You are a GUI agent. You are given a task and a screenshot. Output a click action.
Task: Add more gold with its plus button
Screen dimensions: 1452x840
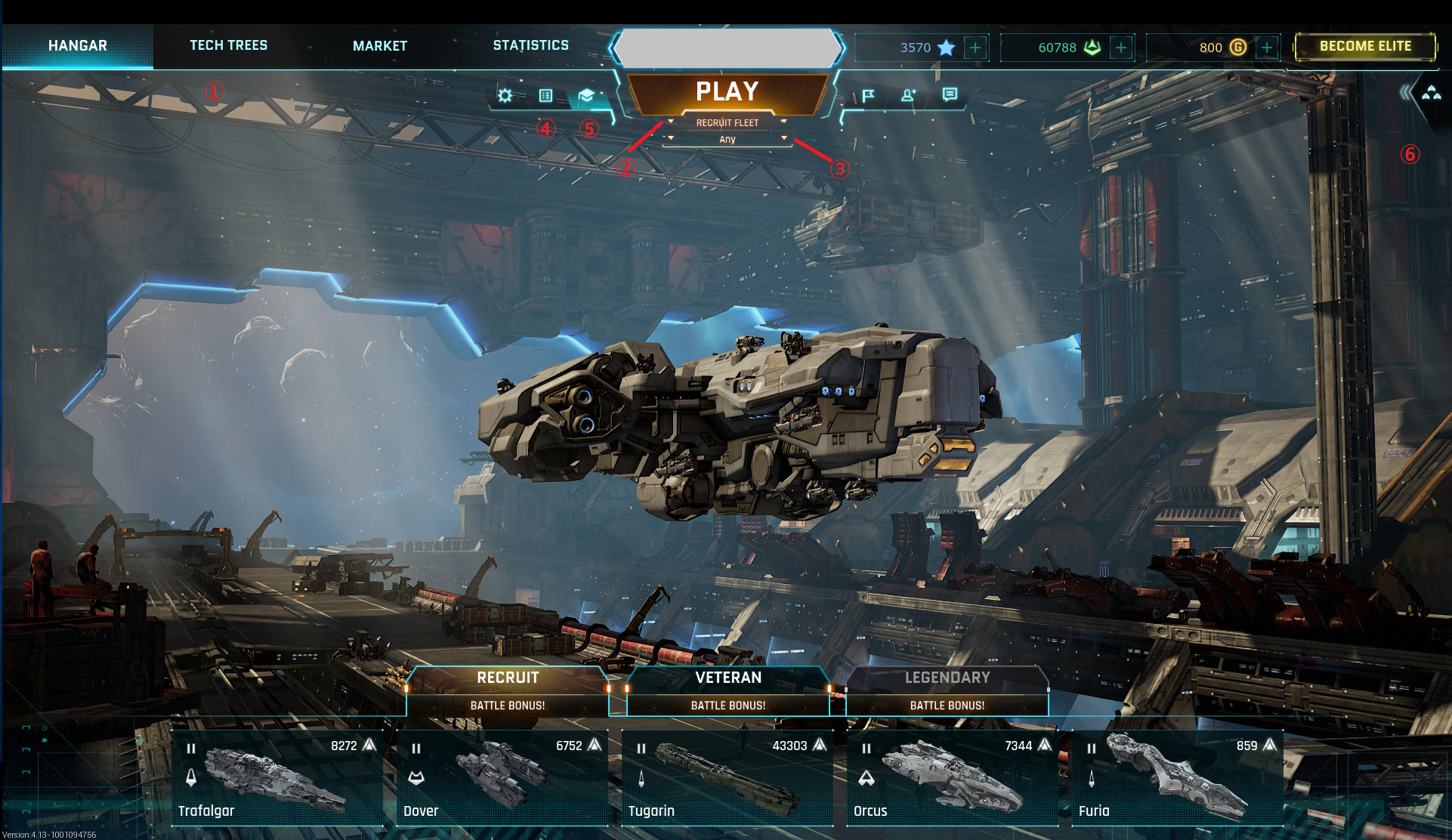pos(1267,48)
